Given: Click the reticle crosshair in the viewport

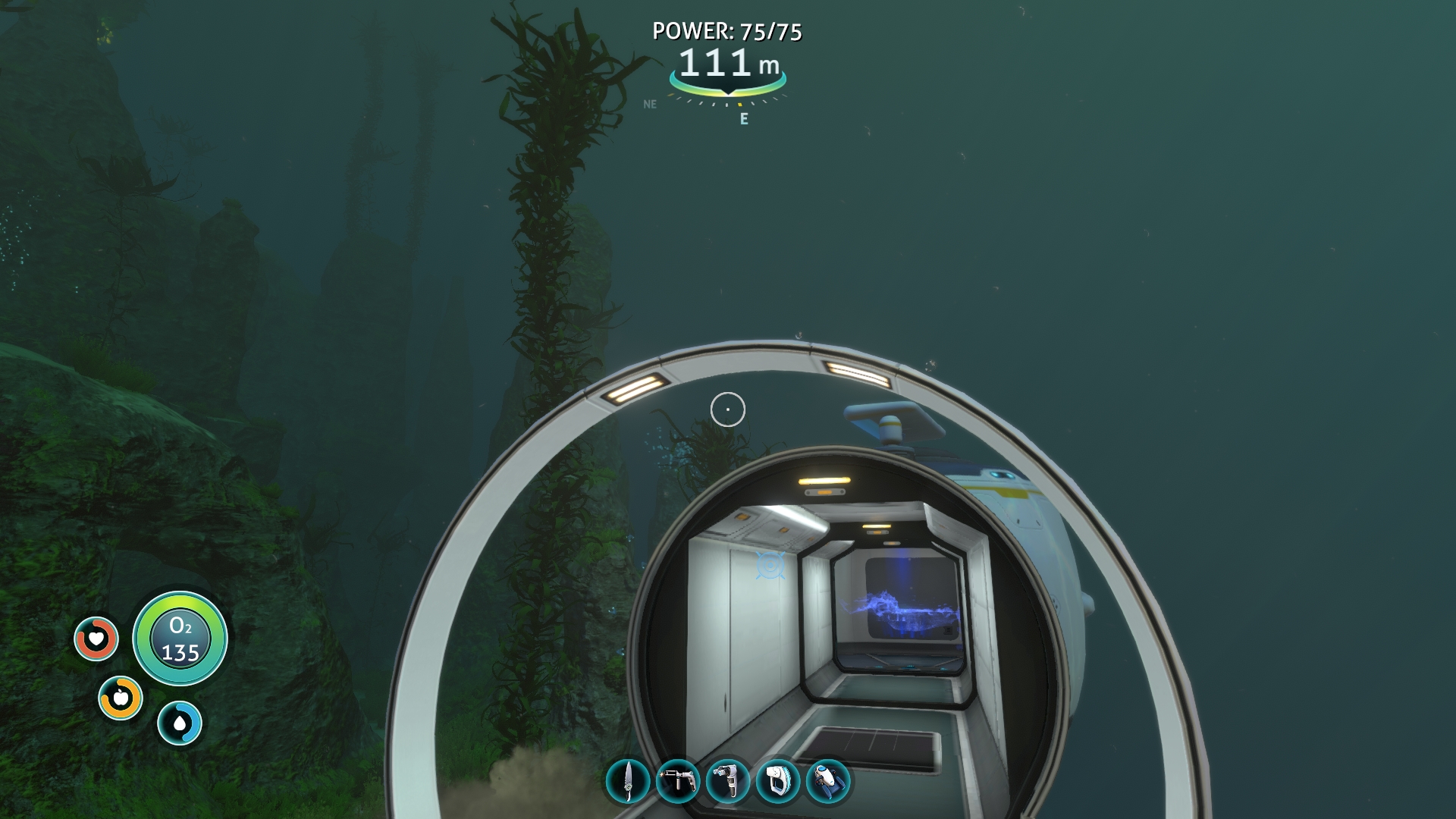Looking at the screenshot, I should point(727,409).
